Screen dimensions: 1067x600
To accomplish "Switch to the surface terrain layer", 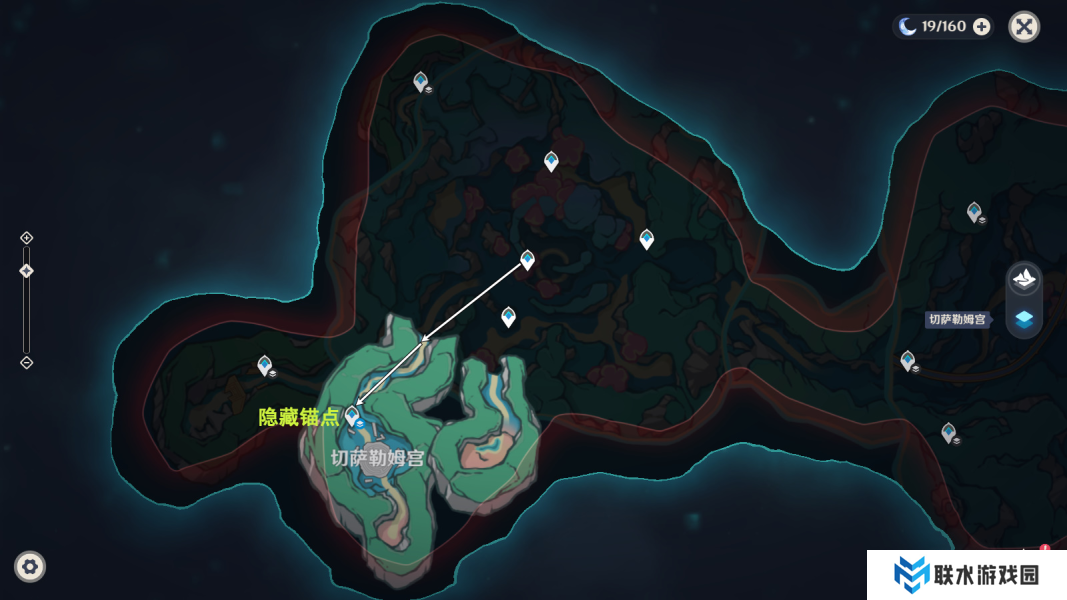I will (1024, 279).
